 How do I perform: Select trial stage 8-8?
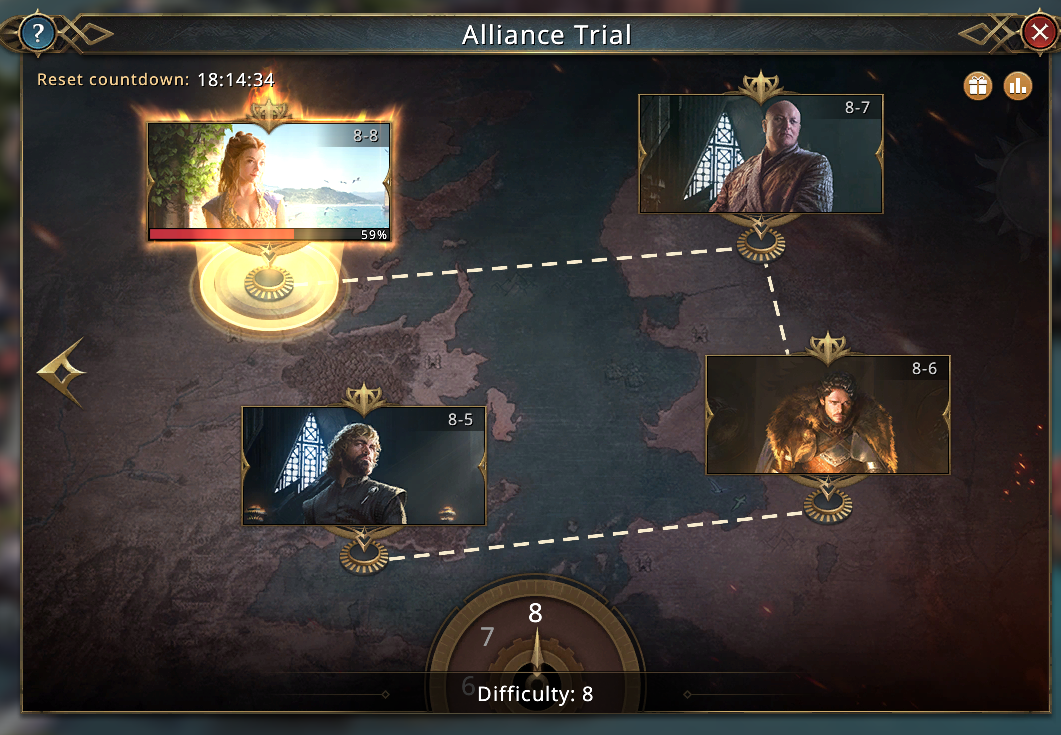point(269,181)
